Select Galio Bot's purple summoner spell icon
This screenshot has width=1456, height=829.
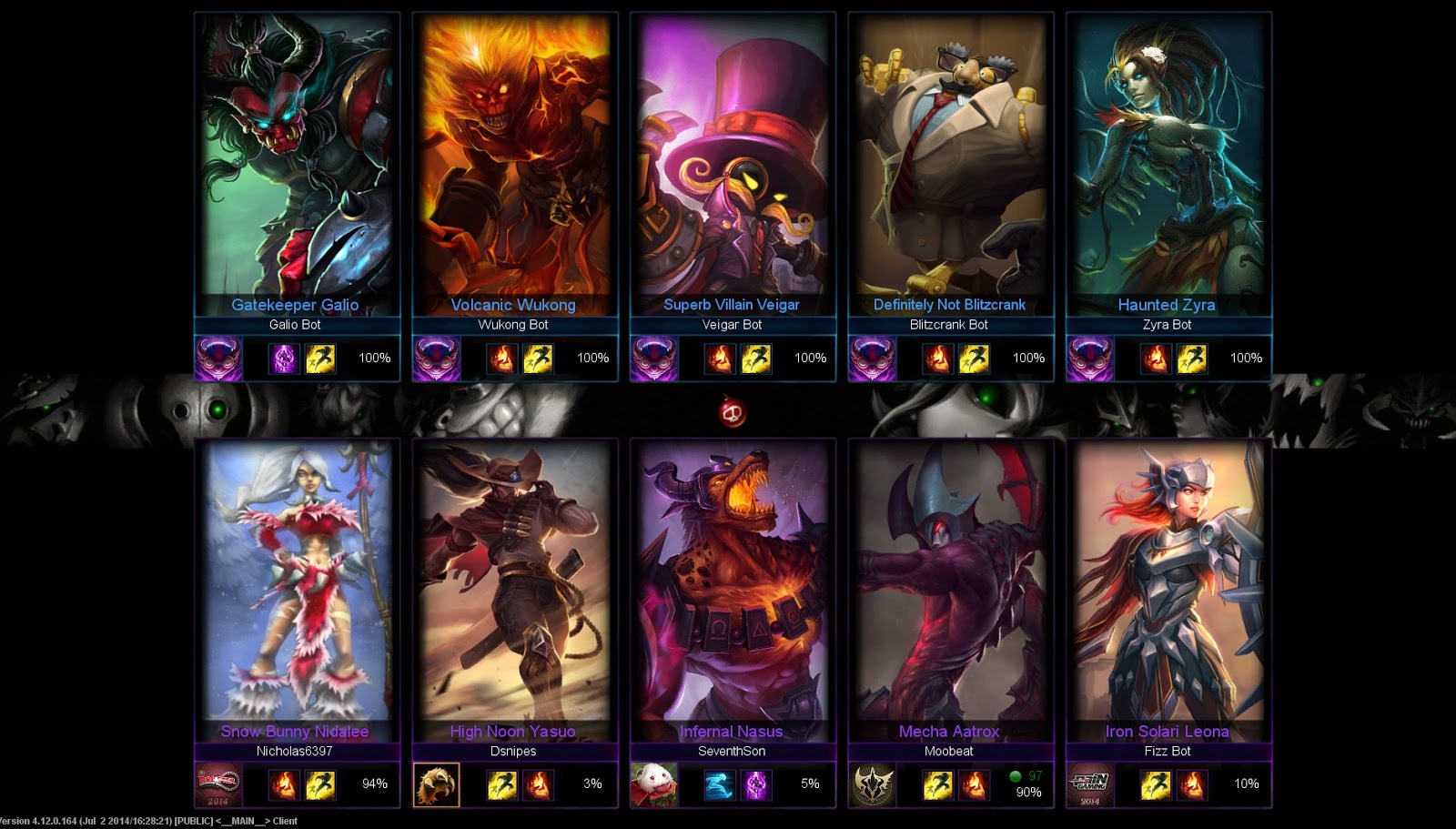click(x=284, y=359)
